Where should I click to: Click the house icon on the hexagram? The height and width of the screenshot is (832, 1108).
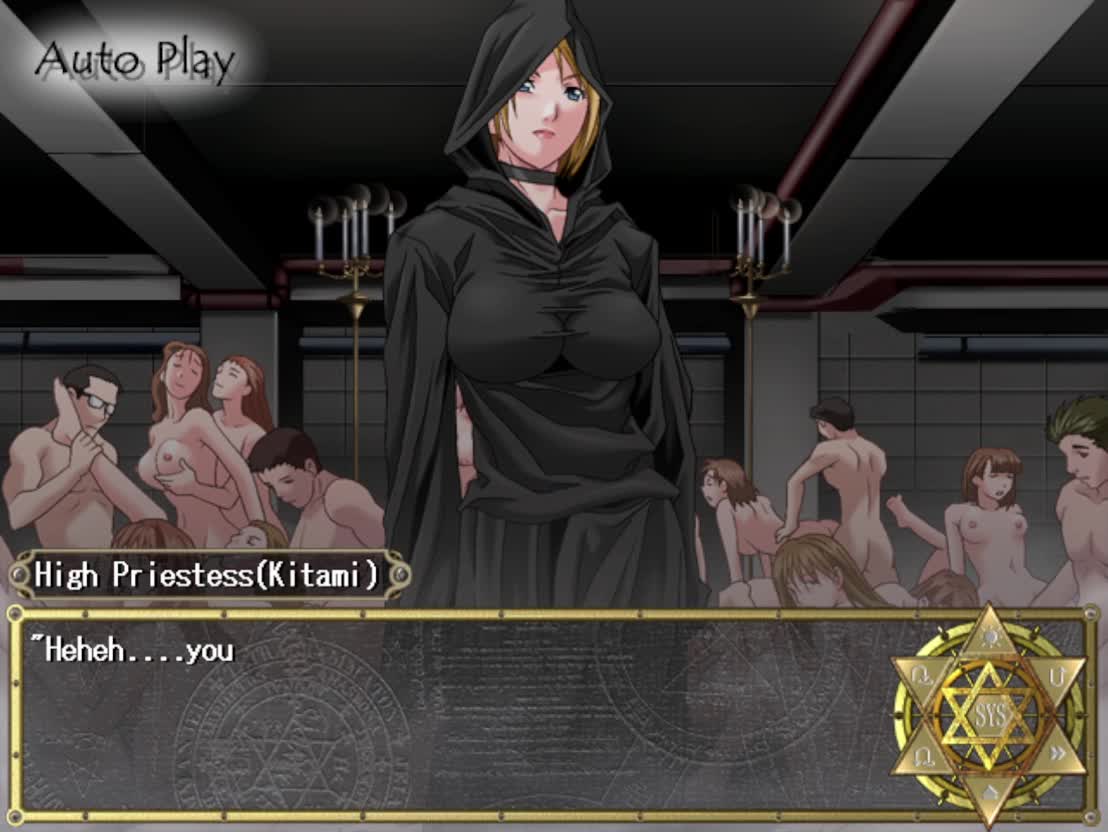[988, 794]
